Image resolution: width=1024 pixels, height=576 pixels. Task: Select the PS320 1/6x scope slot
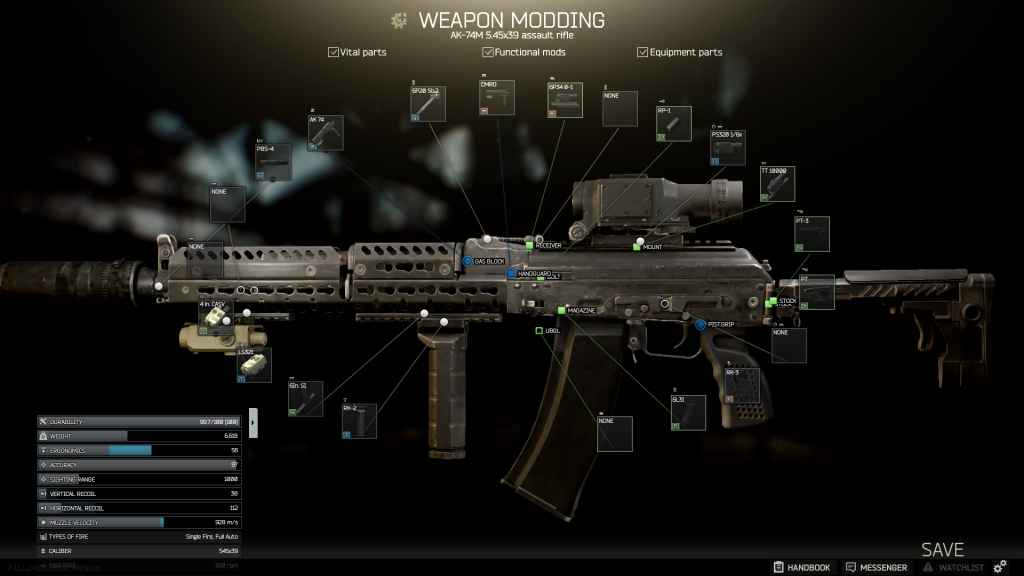tap(728, 146)
